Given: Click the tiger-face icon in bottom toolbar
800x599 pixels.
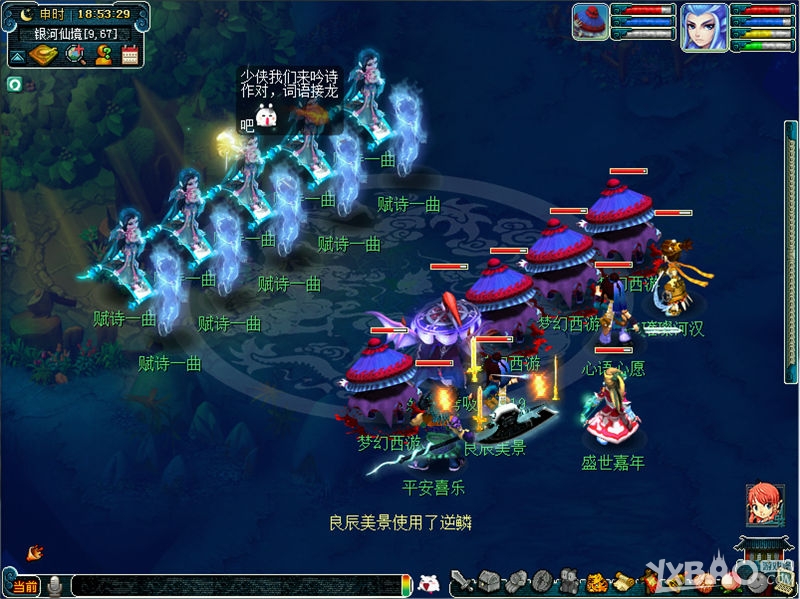Looking at the screenshot, I should (596, 581).
